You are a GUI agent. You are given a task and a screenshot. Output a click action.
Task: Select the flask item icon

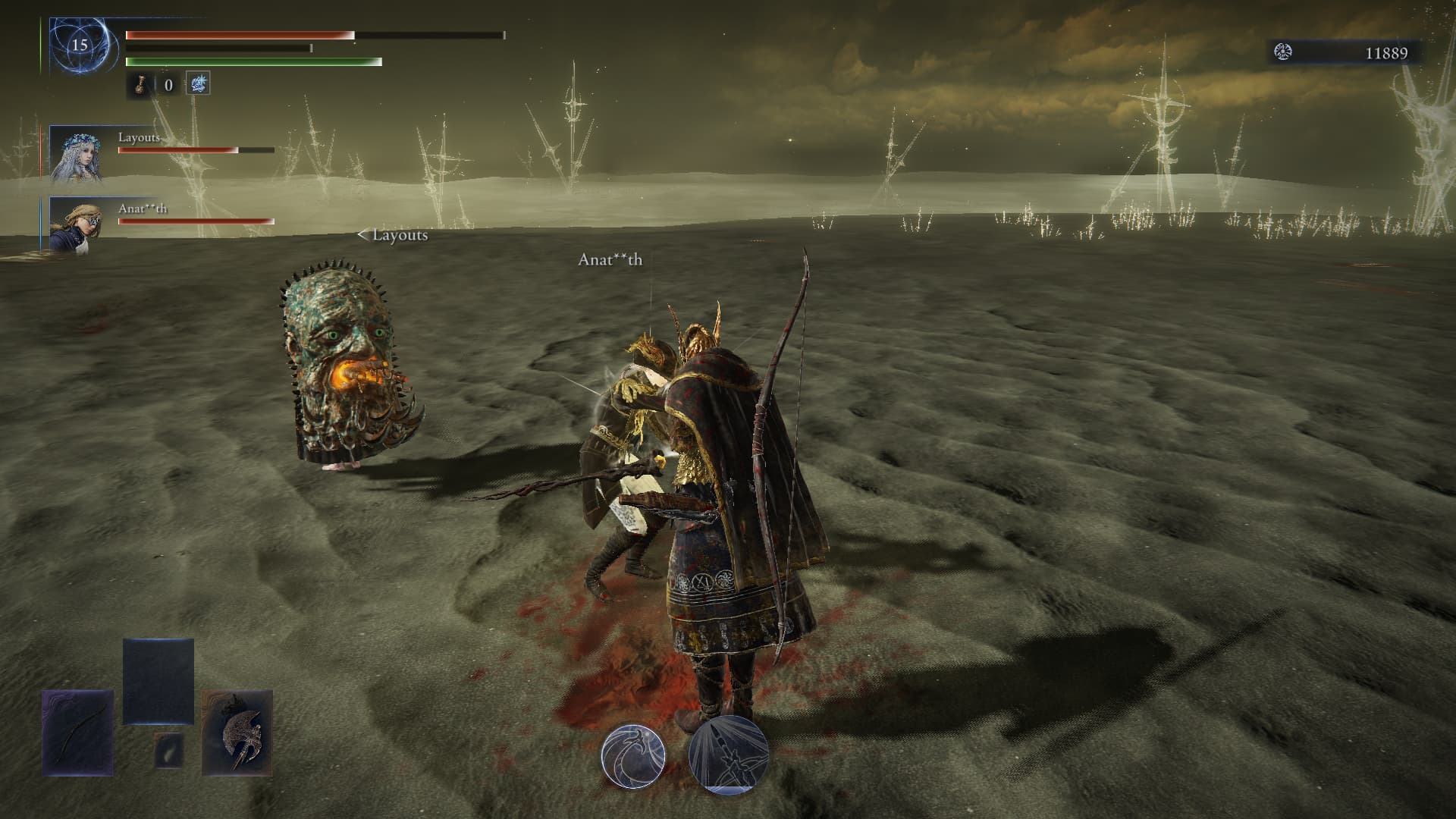[x=140, y=84]
